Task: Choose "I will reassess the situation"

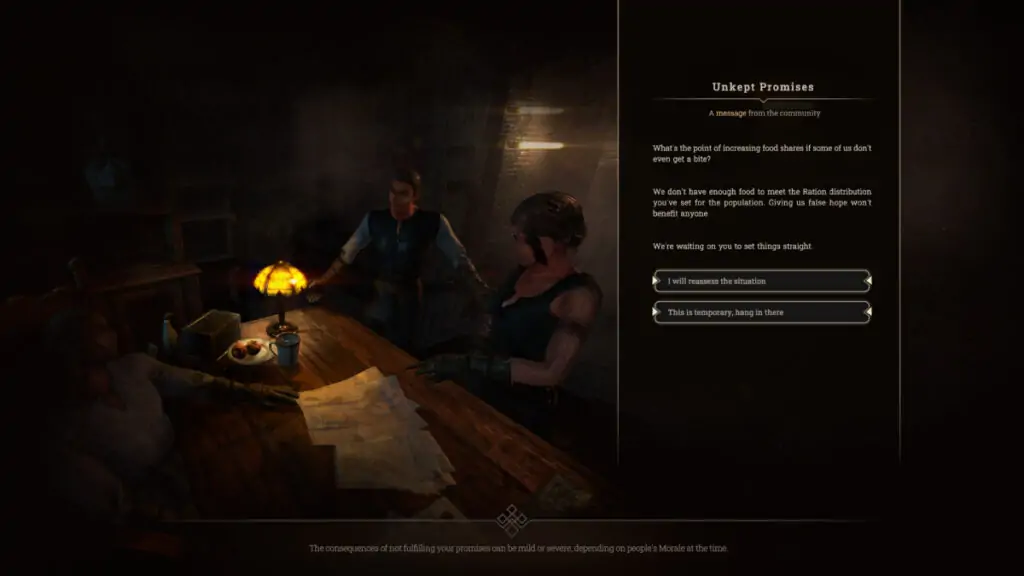Action: [761, 281]
